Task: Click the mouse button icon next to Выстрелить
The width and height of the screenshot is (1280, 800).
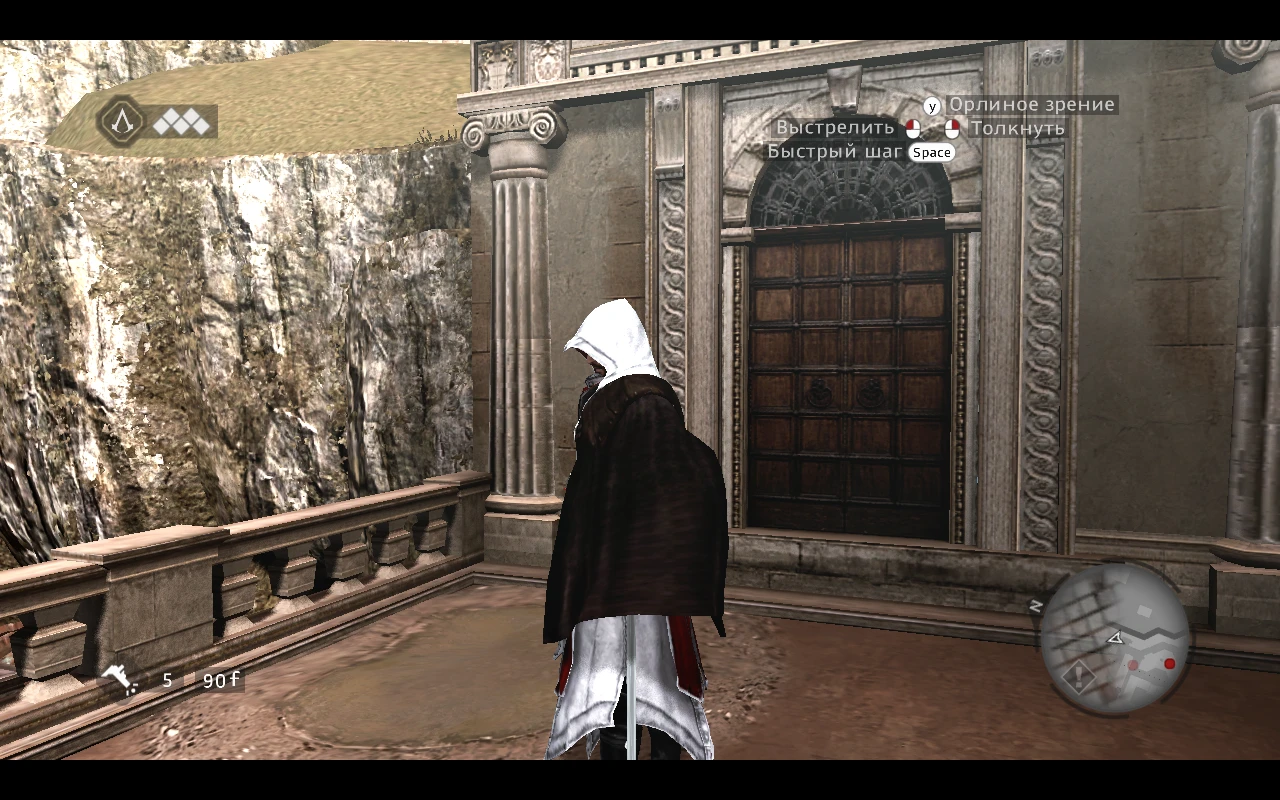Action: pos(911,128)
